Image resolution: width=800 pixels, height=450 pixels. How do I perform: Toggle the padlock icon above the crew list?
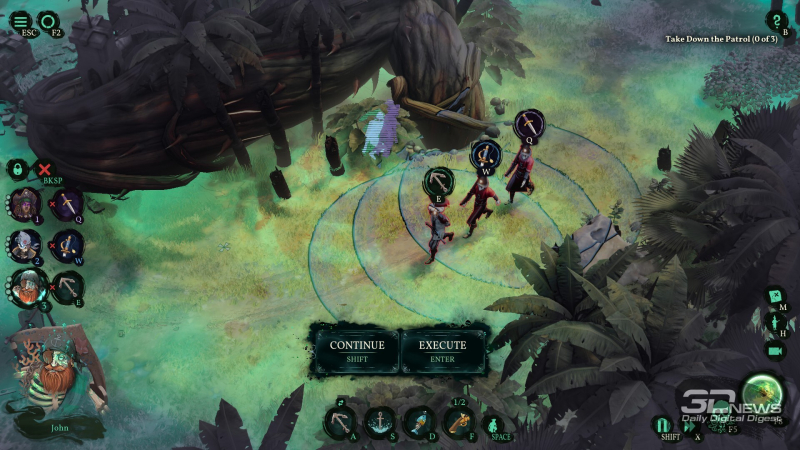(x=16, y=169)
